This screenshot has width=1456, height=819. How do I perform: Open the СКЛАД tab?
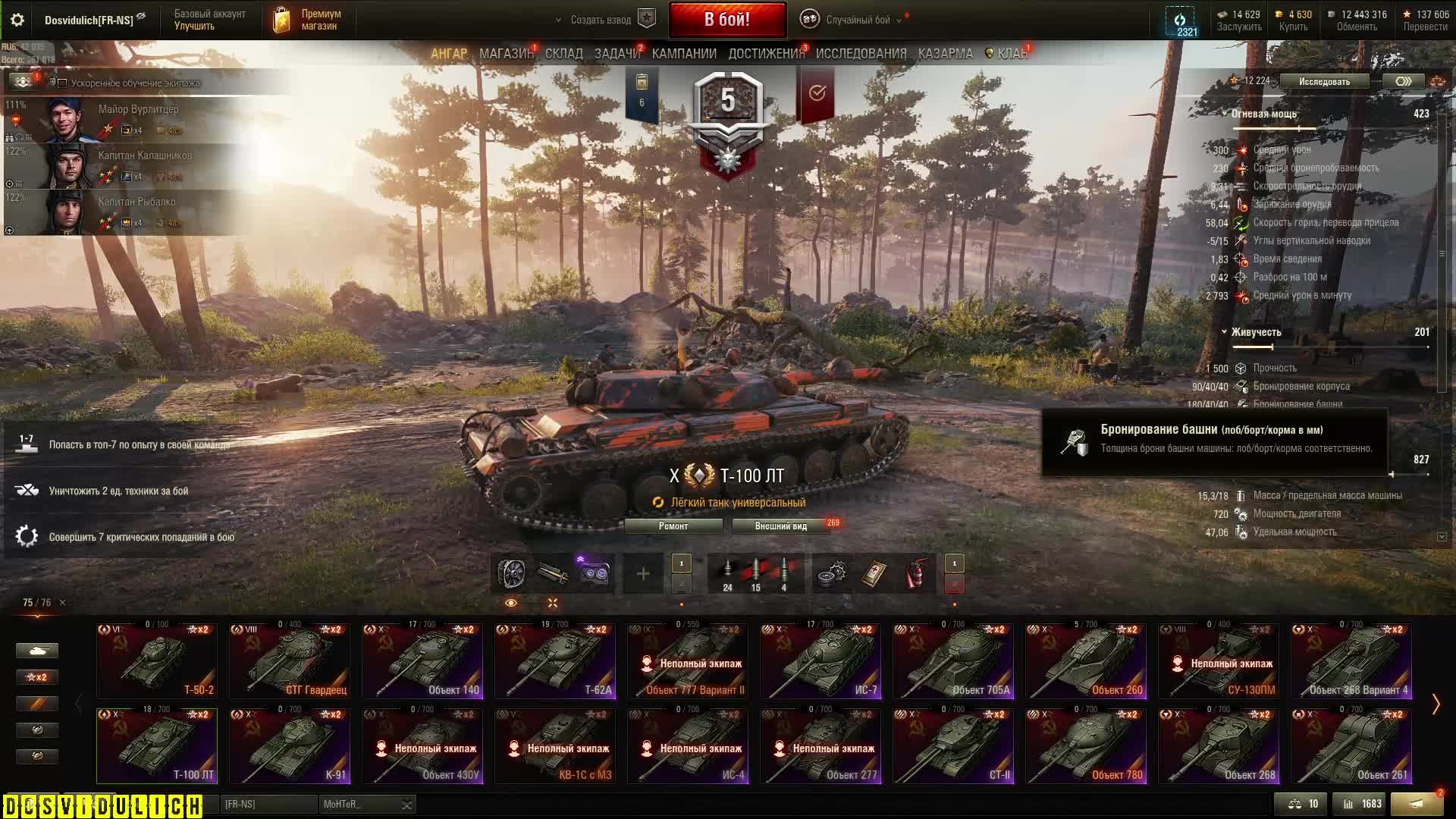point(563,54)
